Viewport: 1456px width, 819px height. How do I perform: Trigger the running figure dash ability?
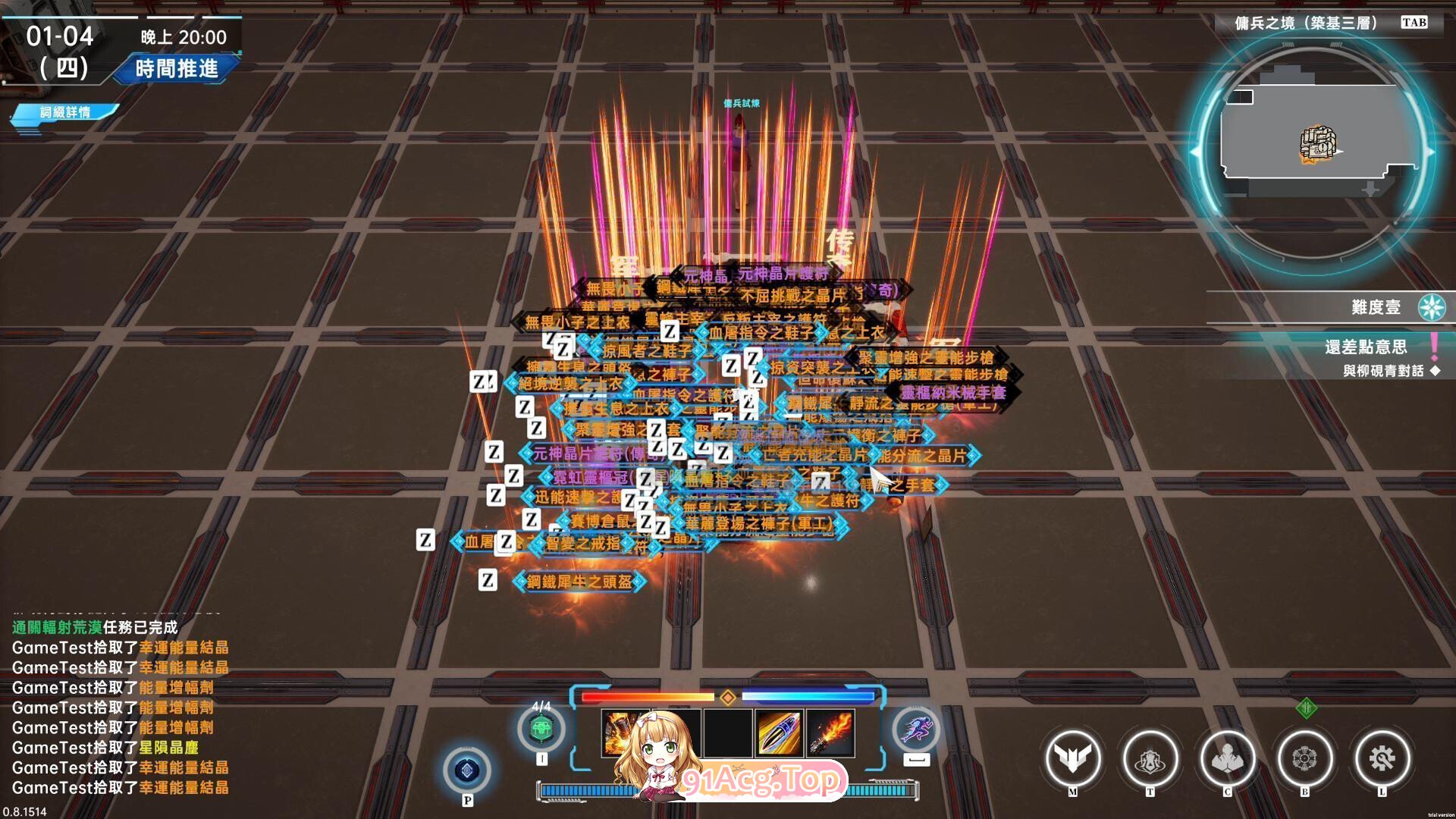pyautogui.click(x=916, y=730)
